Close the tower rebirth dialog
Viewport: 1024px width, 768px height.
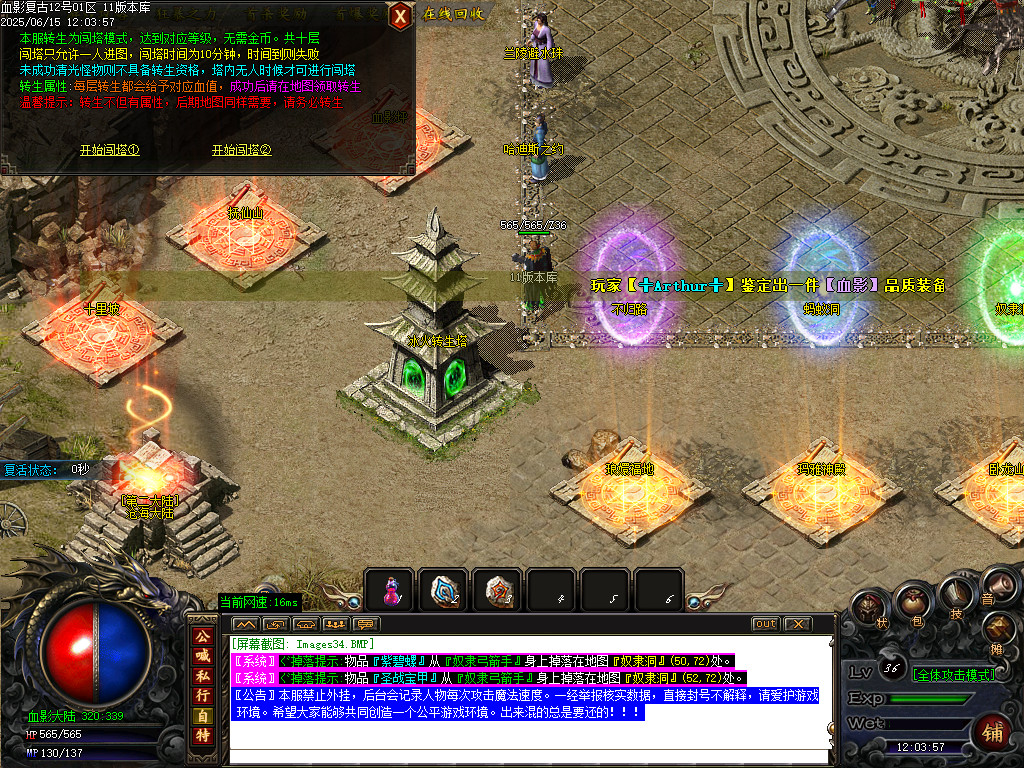click(x=400, y=16)
